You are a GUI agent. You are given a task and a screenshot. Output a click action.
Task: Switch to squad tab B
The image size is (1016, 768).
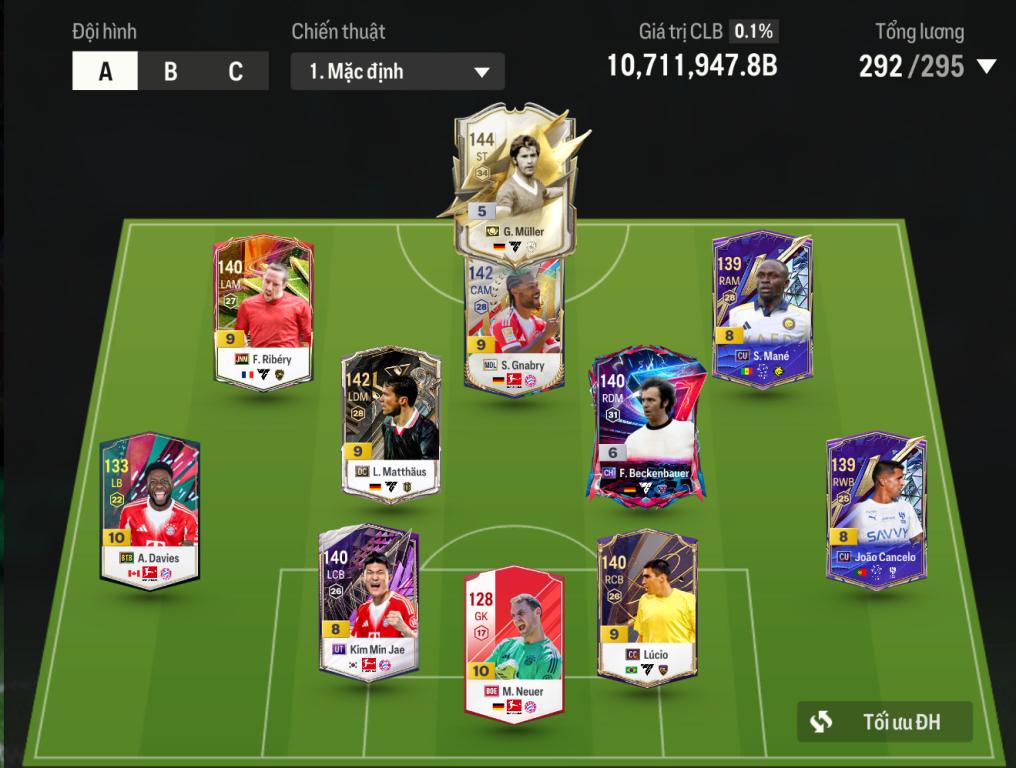click(x=170, y=71)
